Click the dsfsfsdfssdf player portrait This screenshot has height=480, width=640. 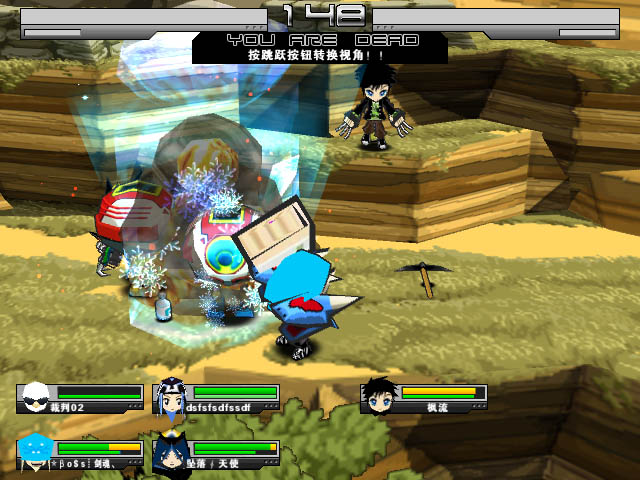pyautogui.click(x=169, y=396)
